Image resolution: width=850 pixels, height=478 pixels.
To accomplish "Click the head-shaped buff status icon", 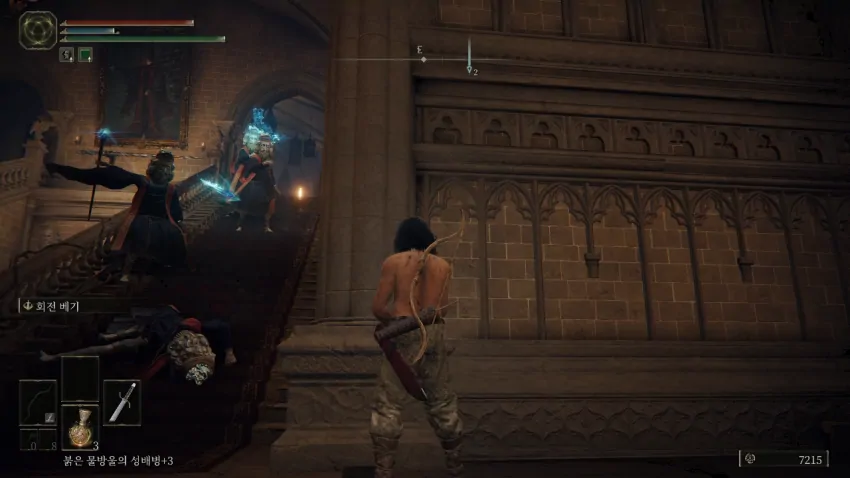I will 67,55.
